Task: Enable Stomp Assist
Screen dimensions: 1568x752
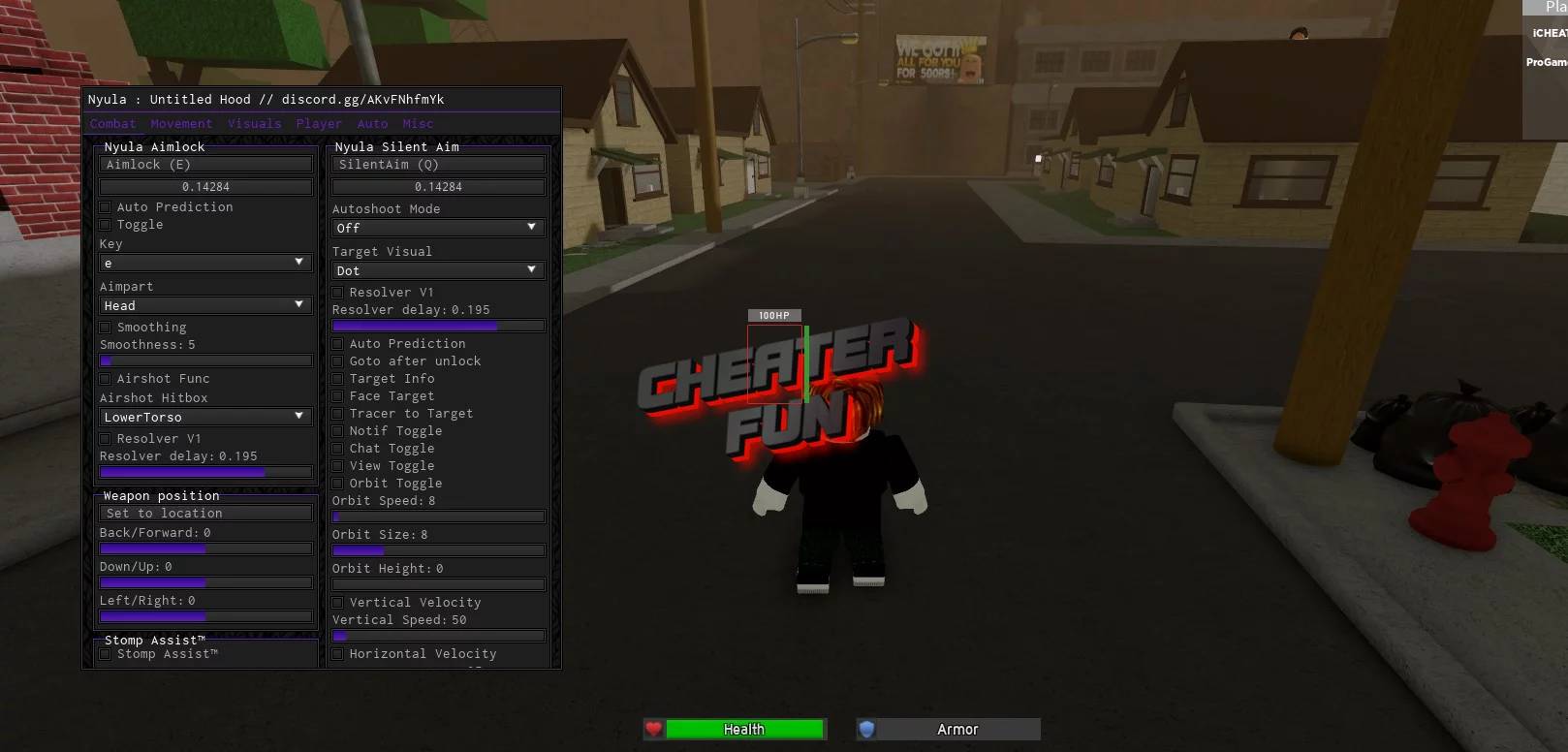Action: pos(105,653)
